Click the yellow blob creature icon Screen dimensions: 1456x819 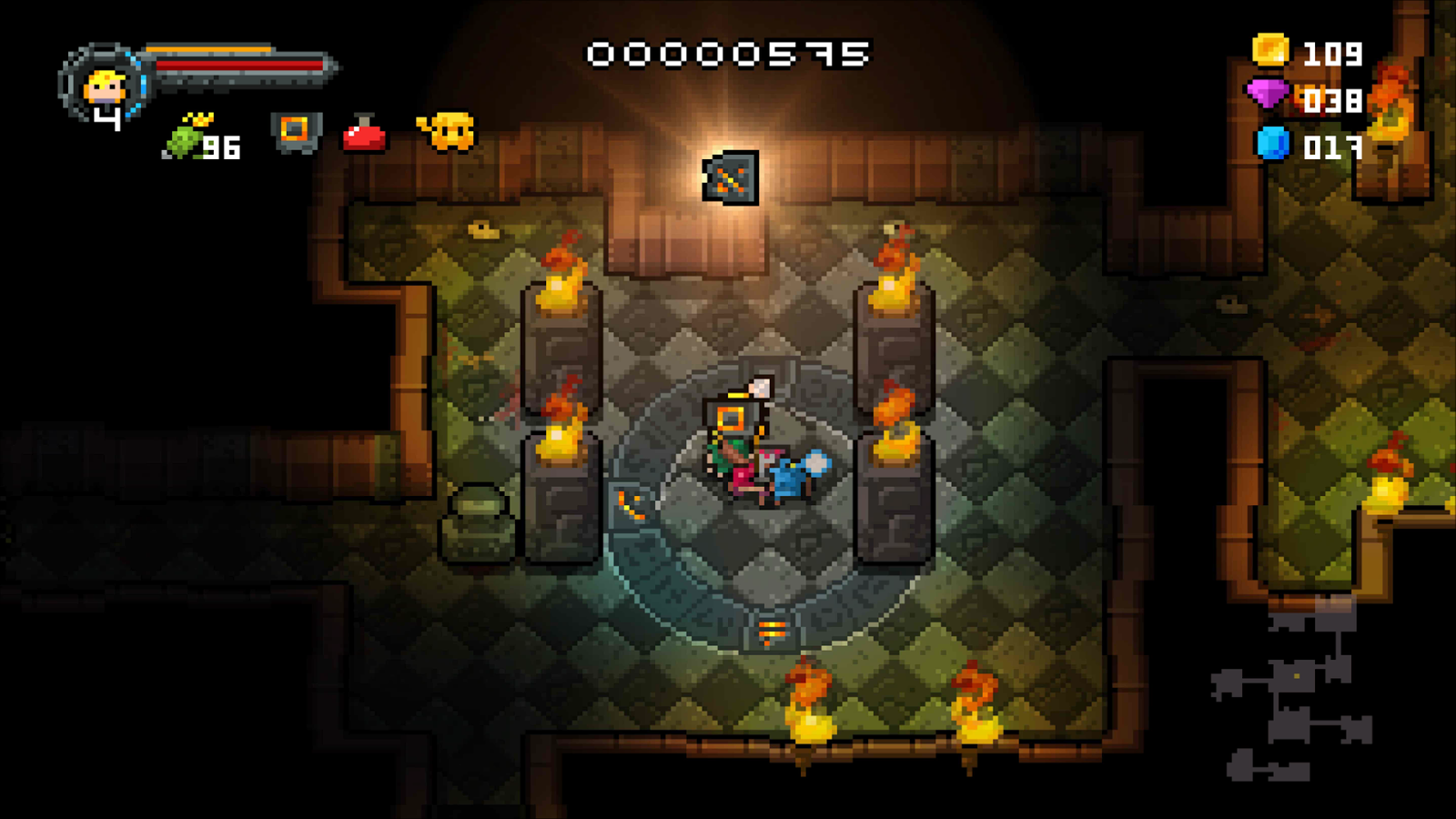[x=446, y=132]
